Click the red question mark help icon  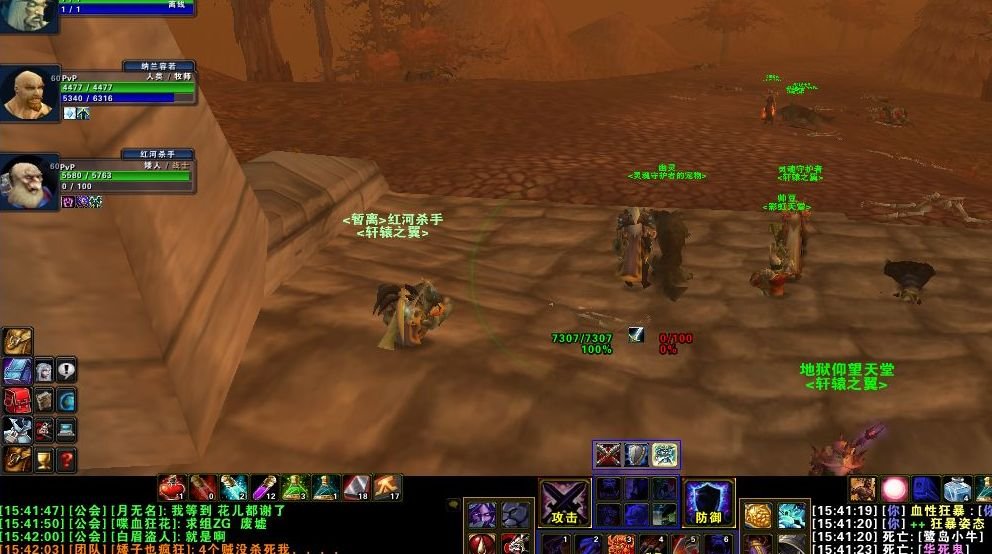(66, 460)
